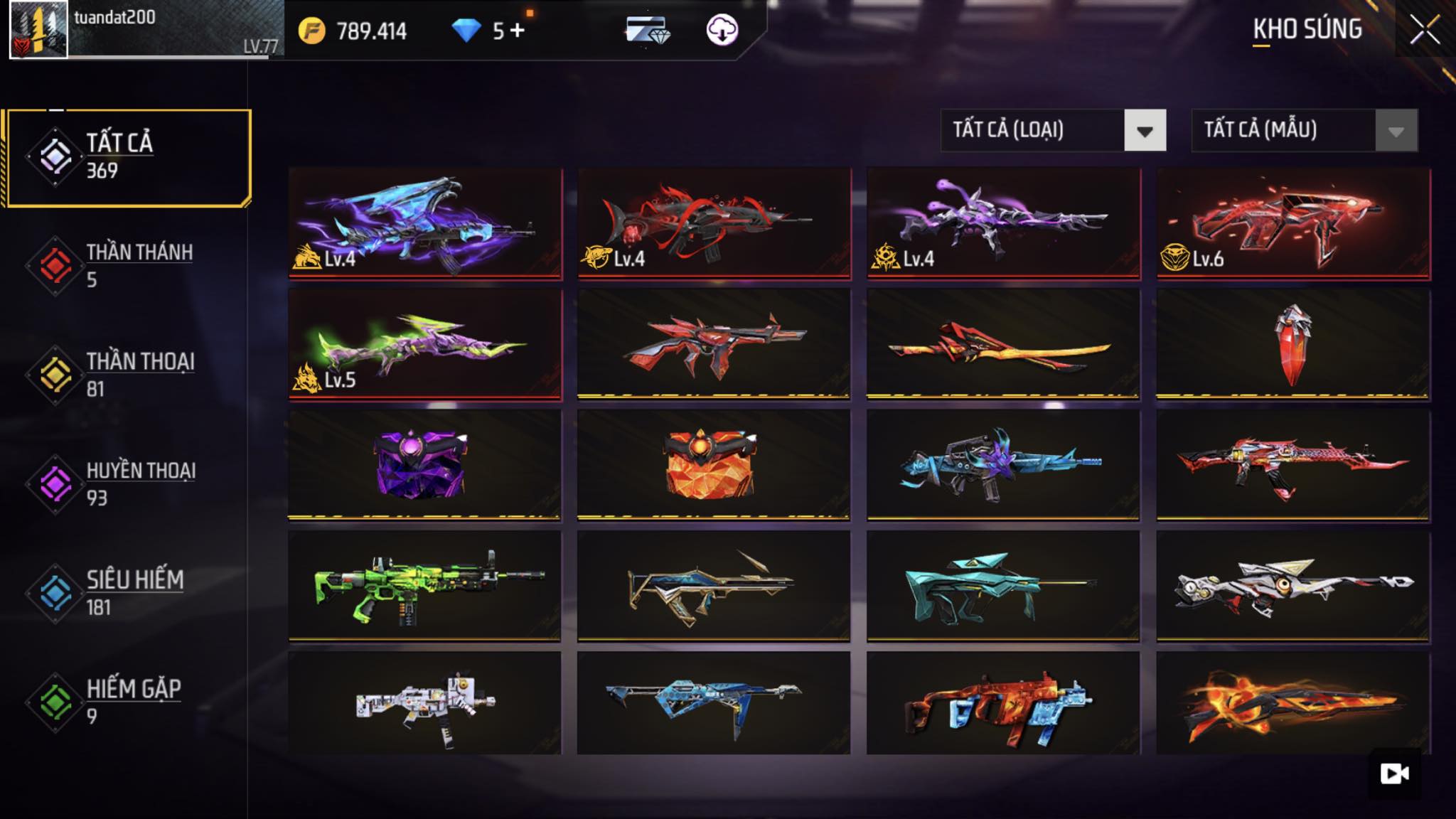The width and height of the screenshot is (1456, 819).
Task: Tap the video camera recording button
Action: (1394, 773)
